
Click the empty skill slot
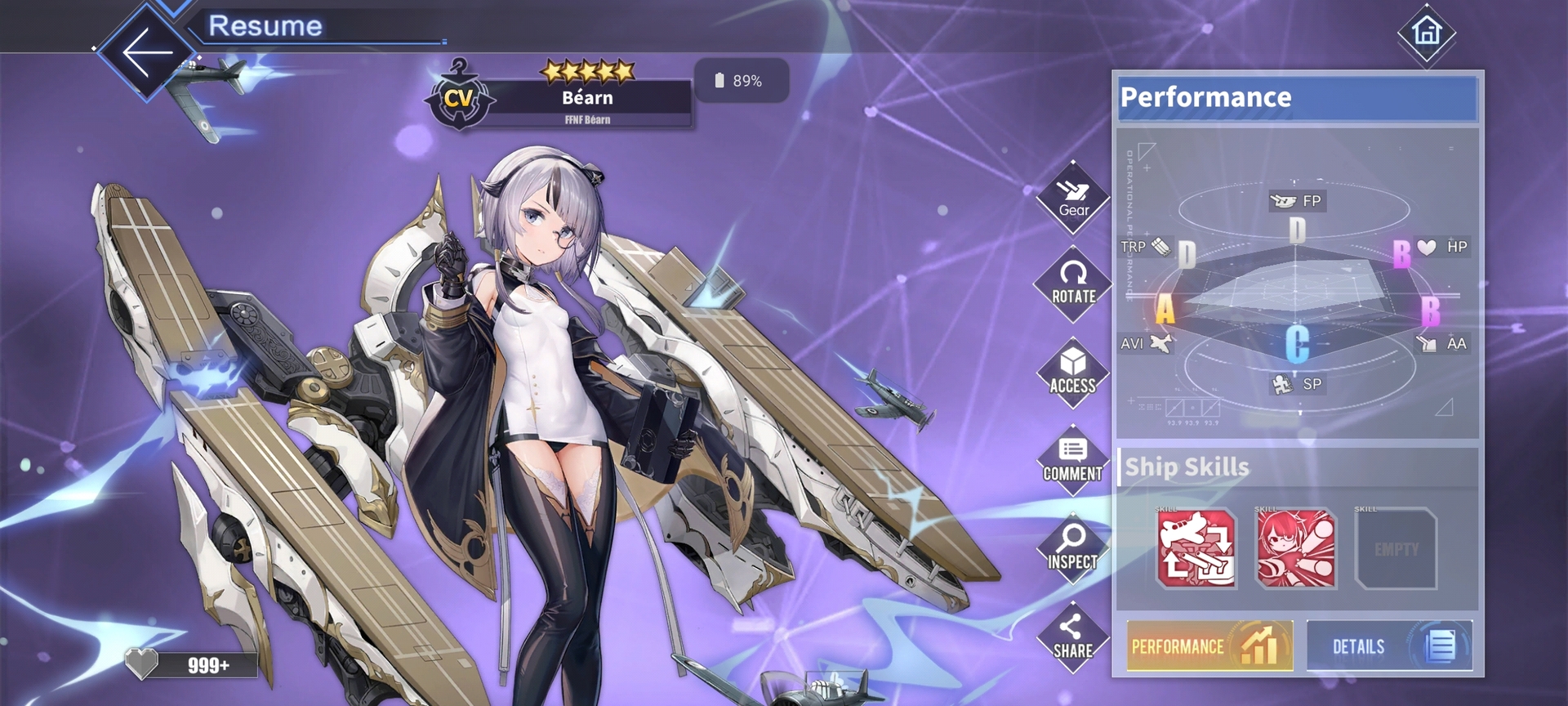tap(1396, 548)
